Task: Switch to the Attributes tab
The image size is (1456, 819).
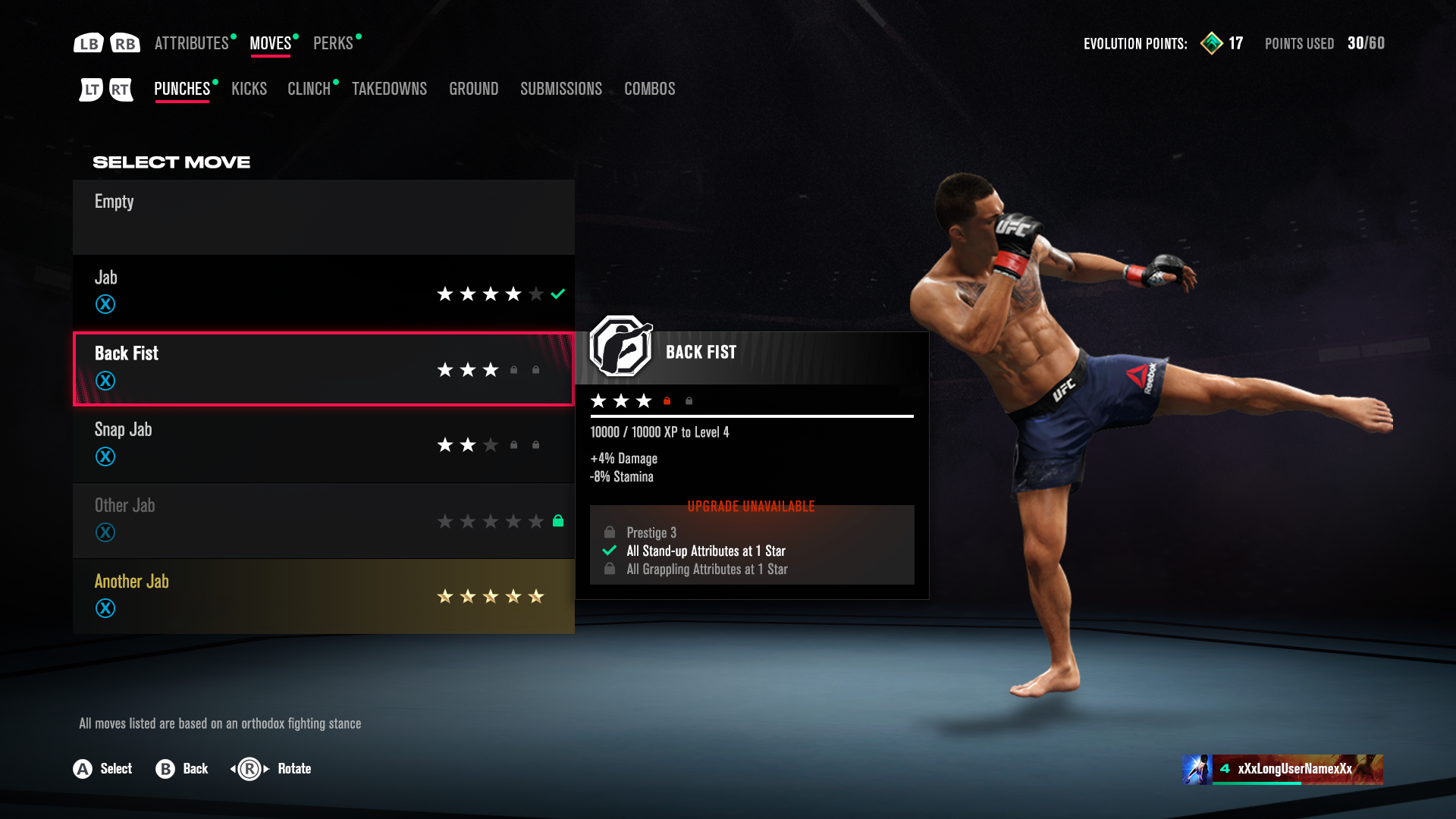Action: (x=191, y=43)
